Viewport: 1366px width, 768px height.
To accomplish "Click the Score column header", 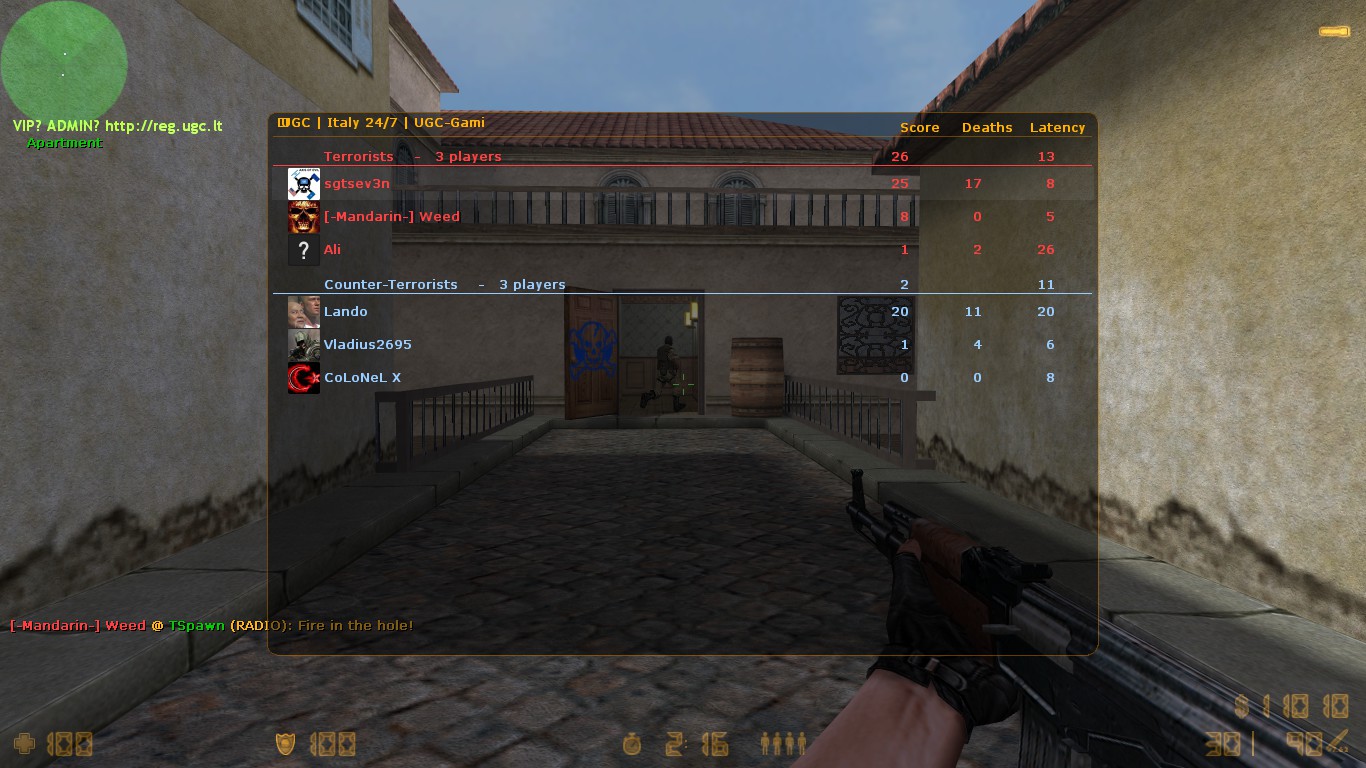I will point(918,127).
